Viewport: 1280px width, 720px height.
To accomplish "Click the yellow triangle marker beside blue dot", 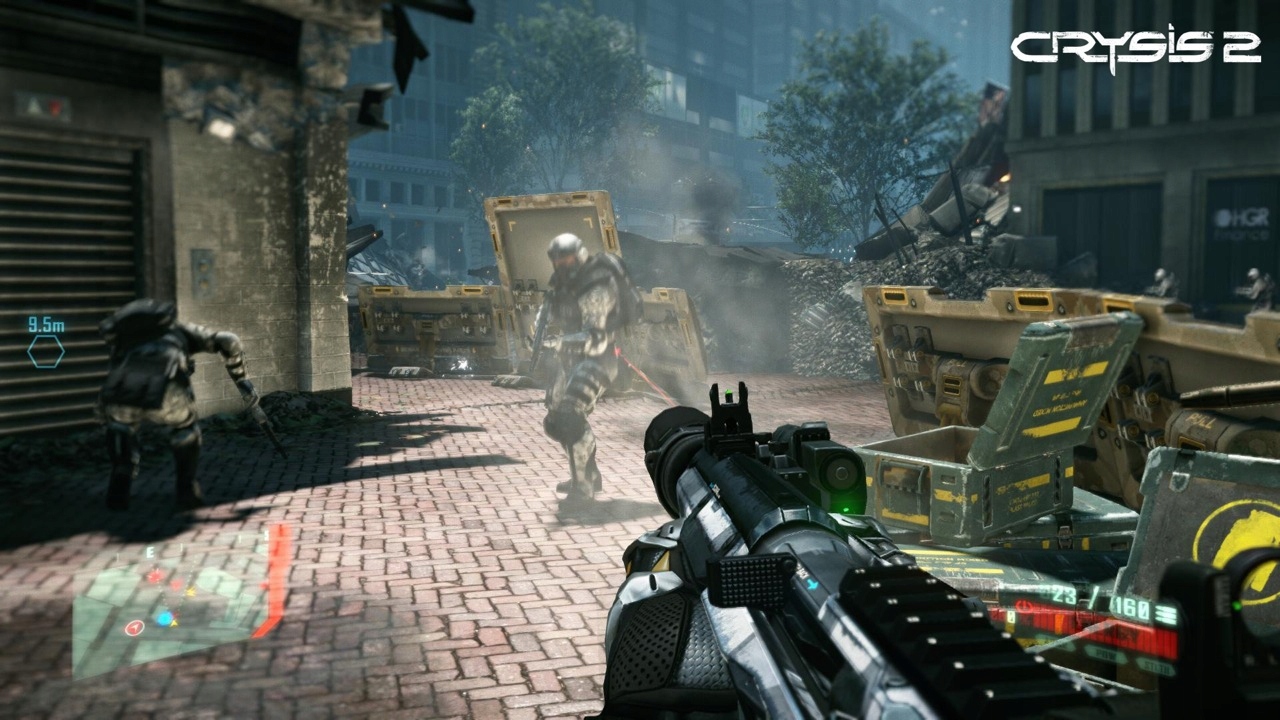I will pos(173,623).
